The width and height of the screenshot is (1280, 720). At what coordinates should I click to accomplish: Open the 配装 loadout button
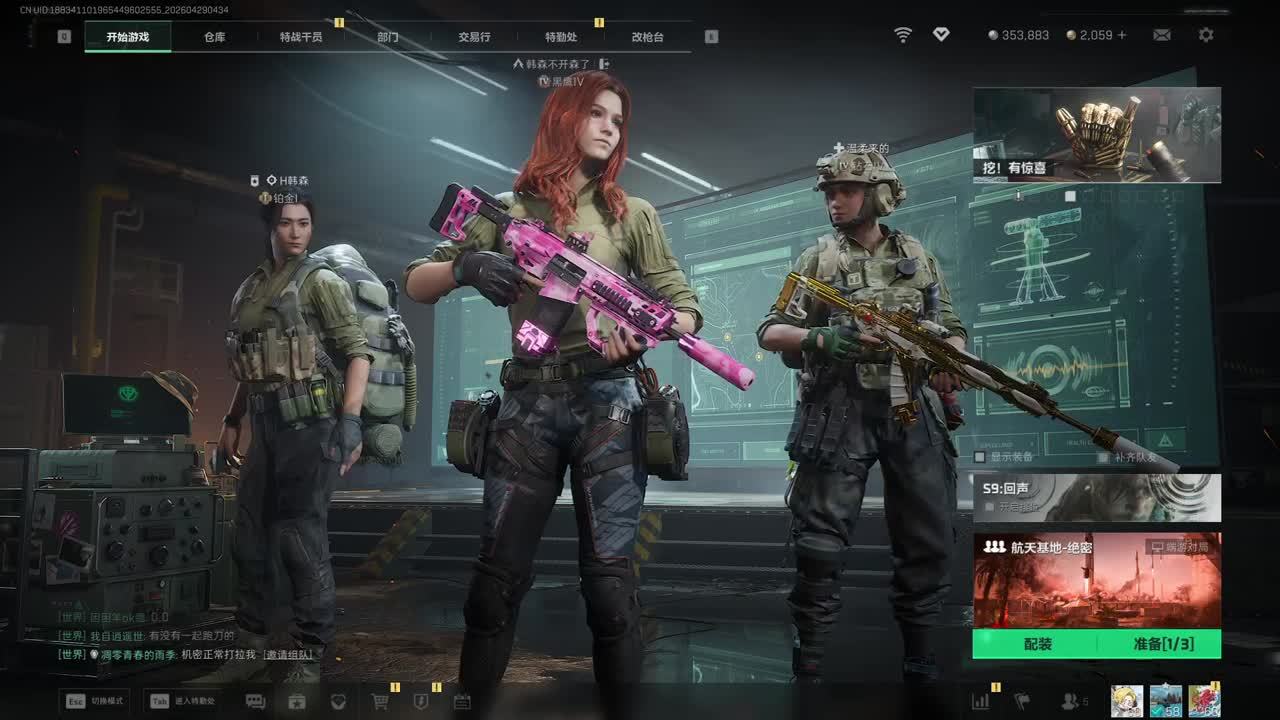[x=1037, y=644]
